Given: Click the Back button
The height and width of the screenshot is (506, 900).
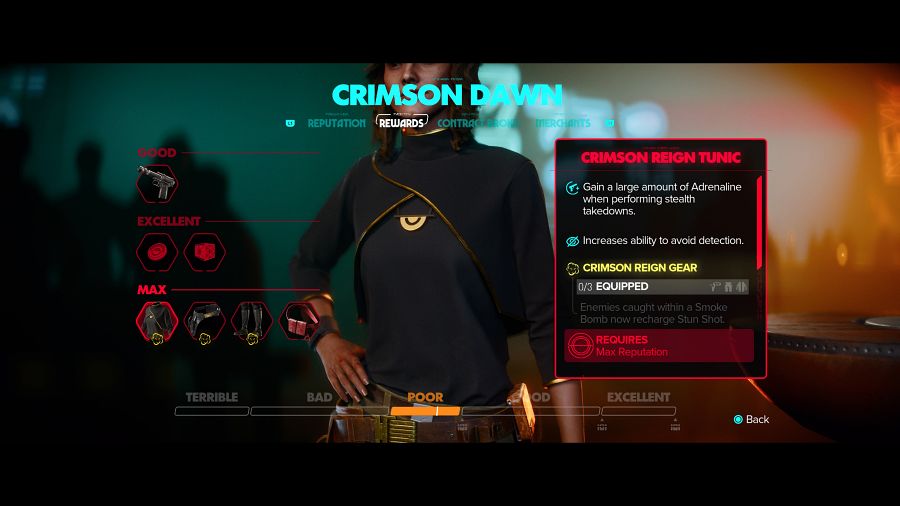Looking at the screenshot, I should 751,419.
